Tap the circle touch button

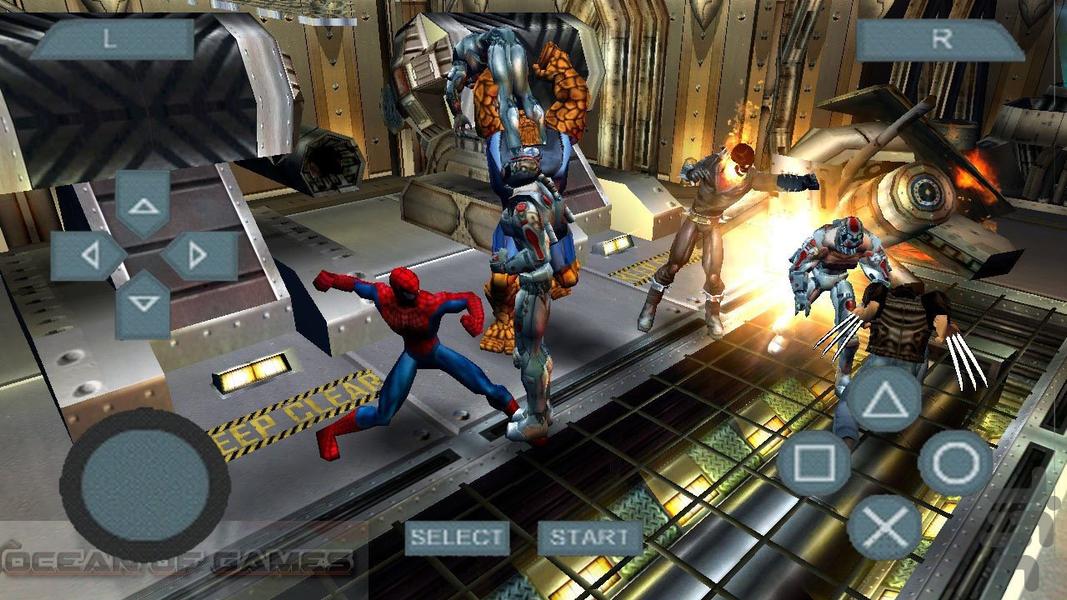coord(955,463)
